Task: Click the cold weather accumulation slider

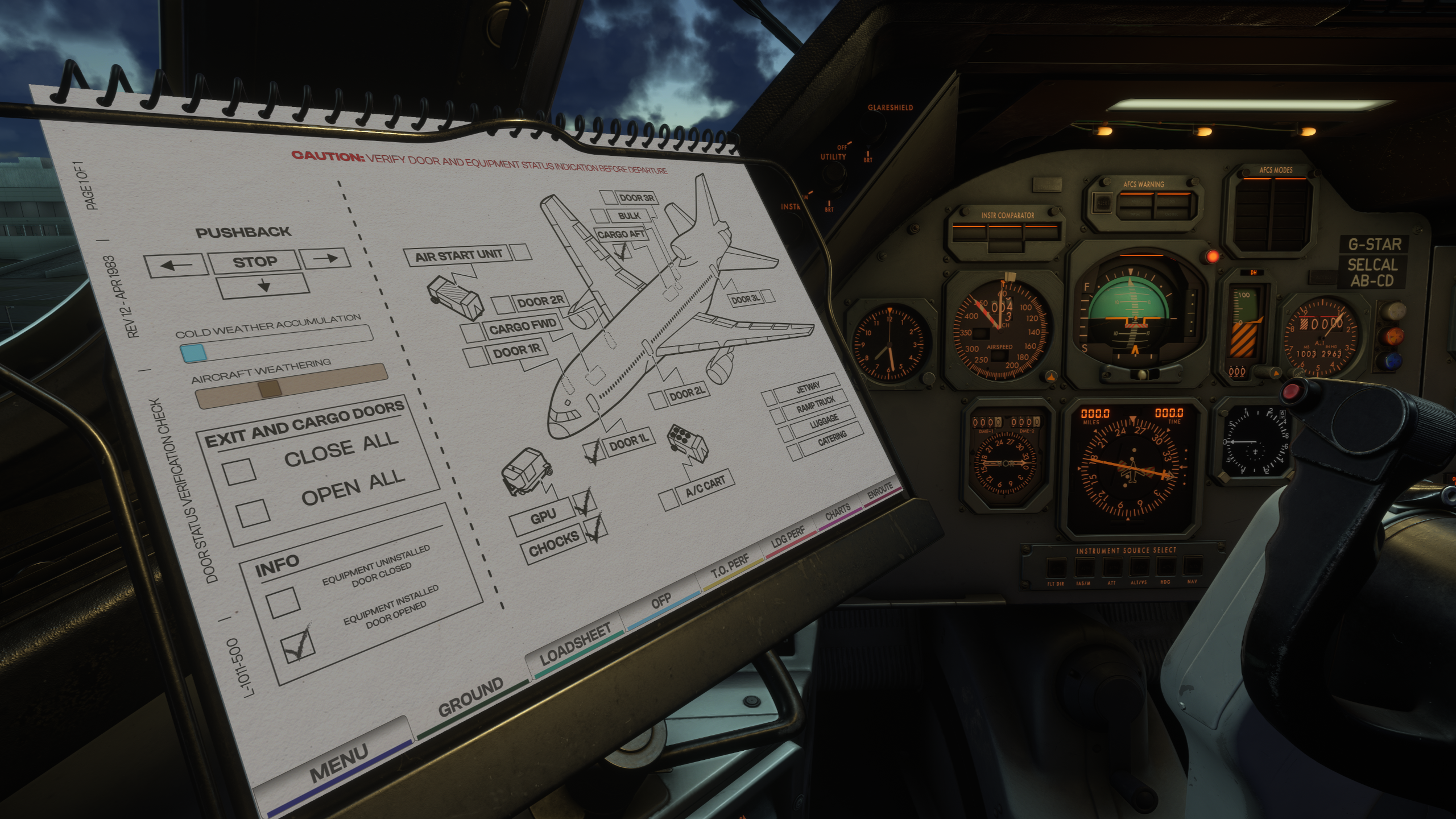Action: point(194,353)
